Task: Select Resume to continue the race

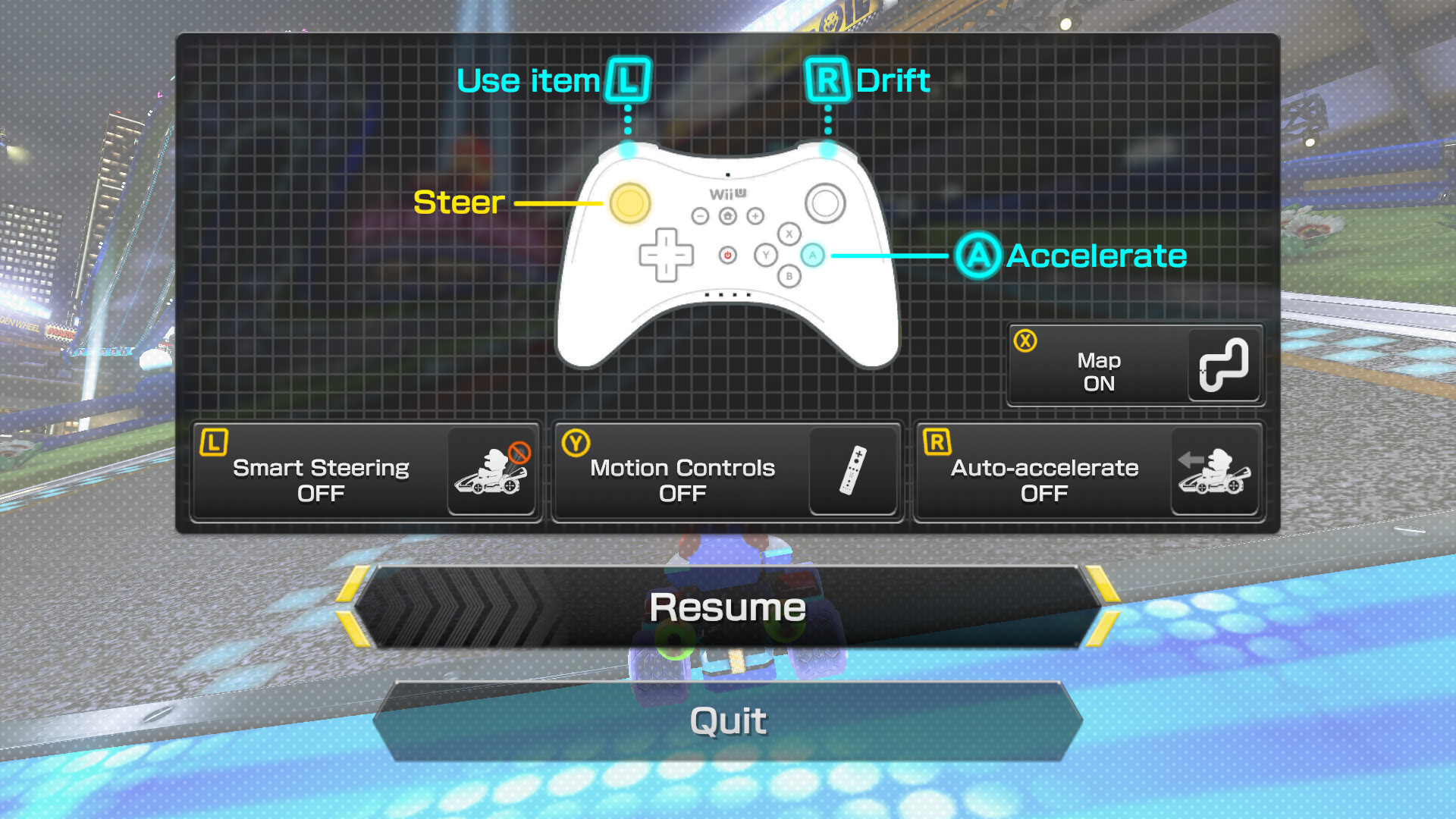Action: pyautogui.click(x=728, y=607)
